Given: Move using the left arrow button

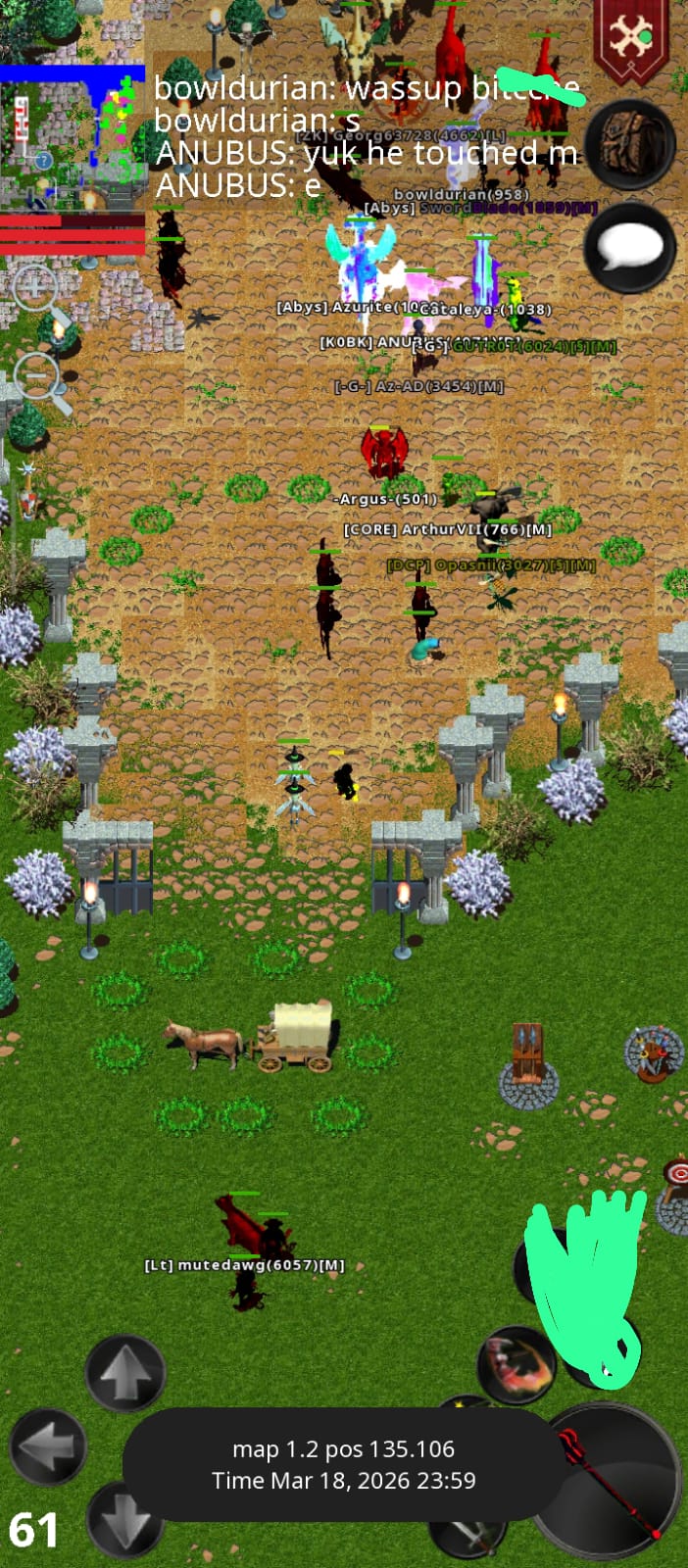Looking at the screenshot, I should (x=47, y=1445).
